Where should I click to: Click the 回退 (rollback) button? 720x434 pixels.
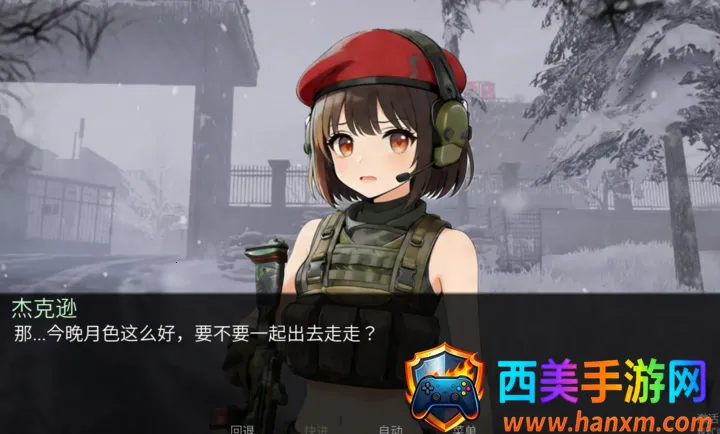pyautogui.click(x=243, y=429)
